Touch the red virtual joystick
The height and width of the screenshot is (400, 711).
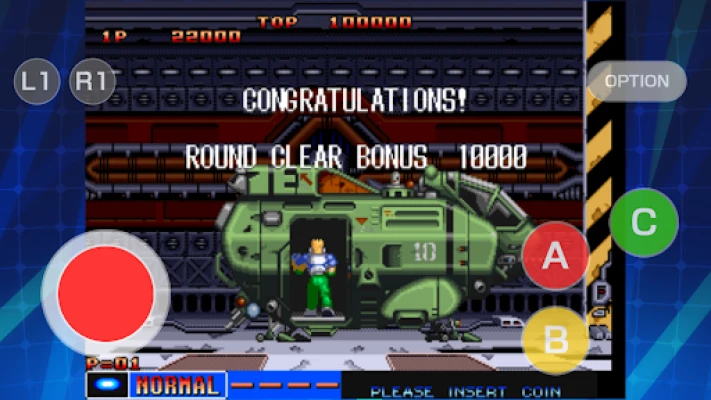(106, 294)
